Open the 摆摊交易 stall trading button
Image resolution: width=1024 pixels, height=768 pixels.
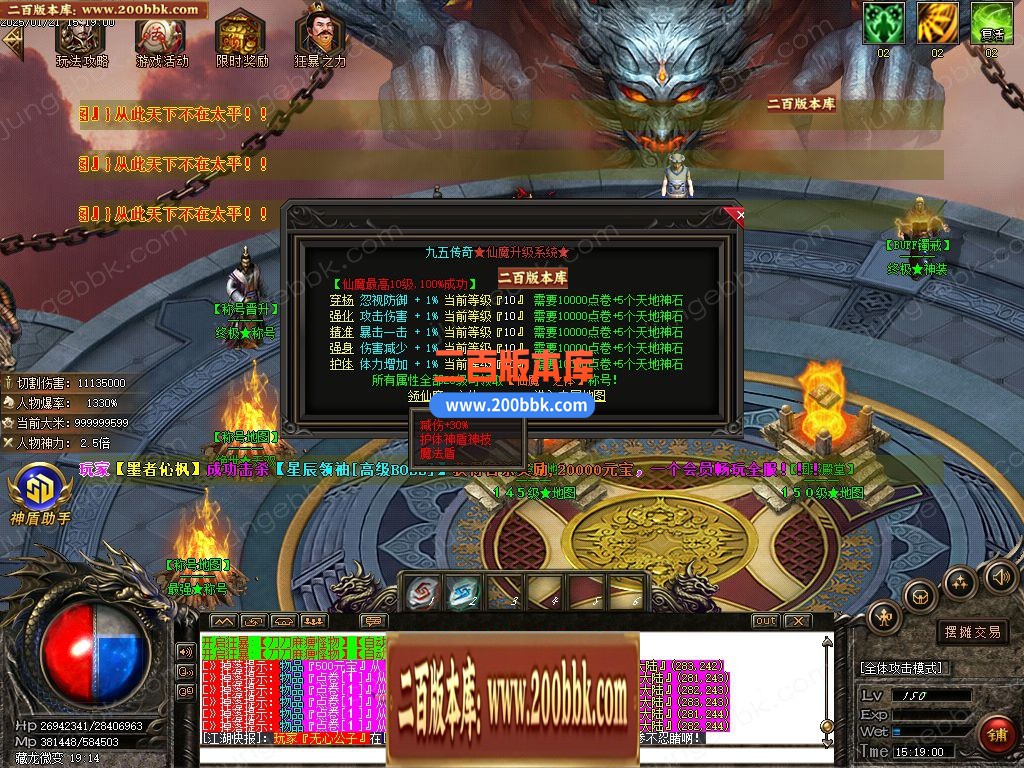tap(972, 632)
